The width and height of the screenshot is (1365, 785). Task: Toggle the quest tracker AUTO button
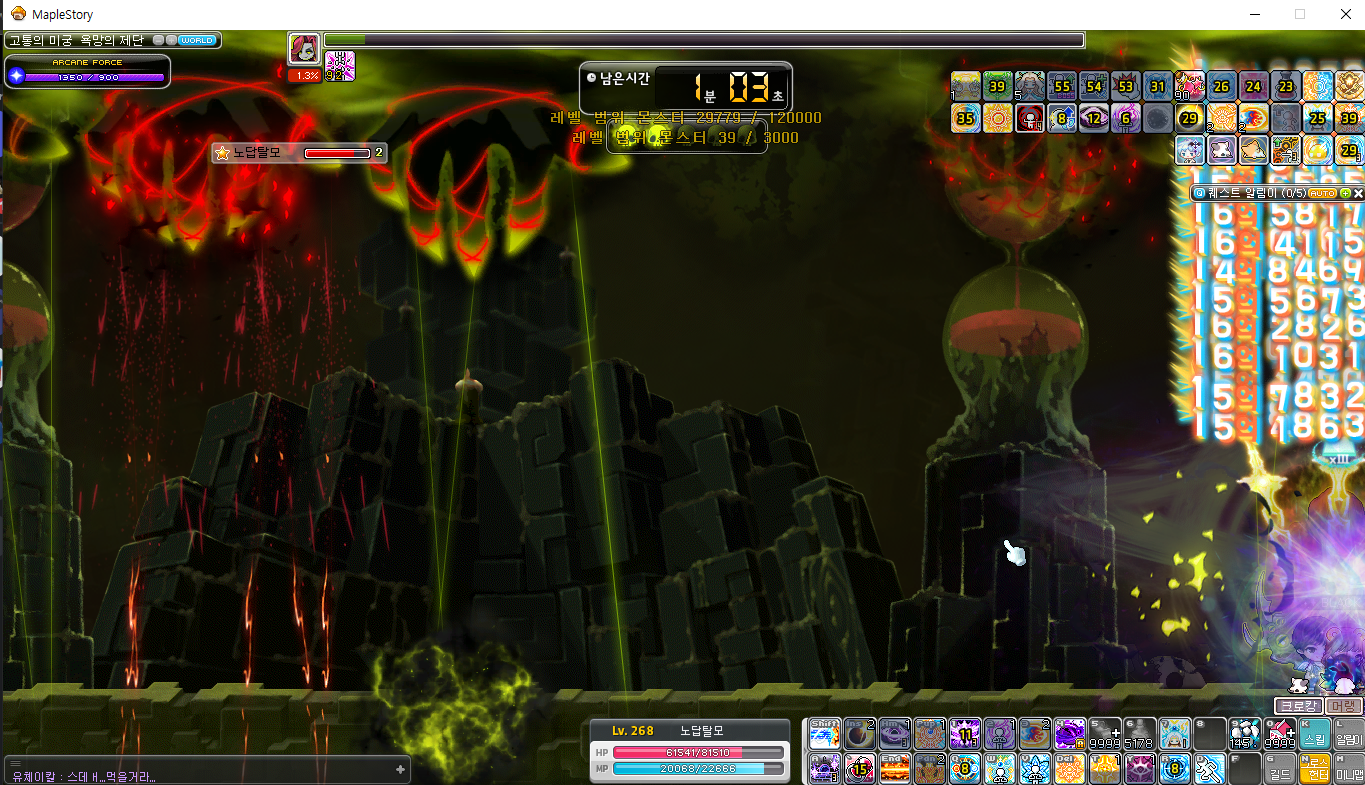coord(1322,192)
